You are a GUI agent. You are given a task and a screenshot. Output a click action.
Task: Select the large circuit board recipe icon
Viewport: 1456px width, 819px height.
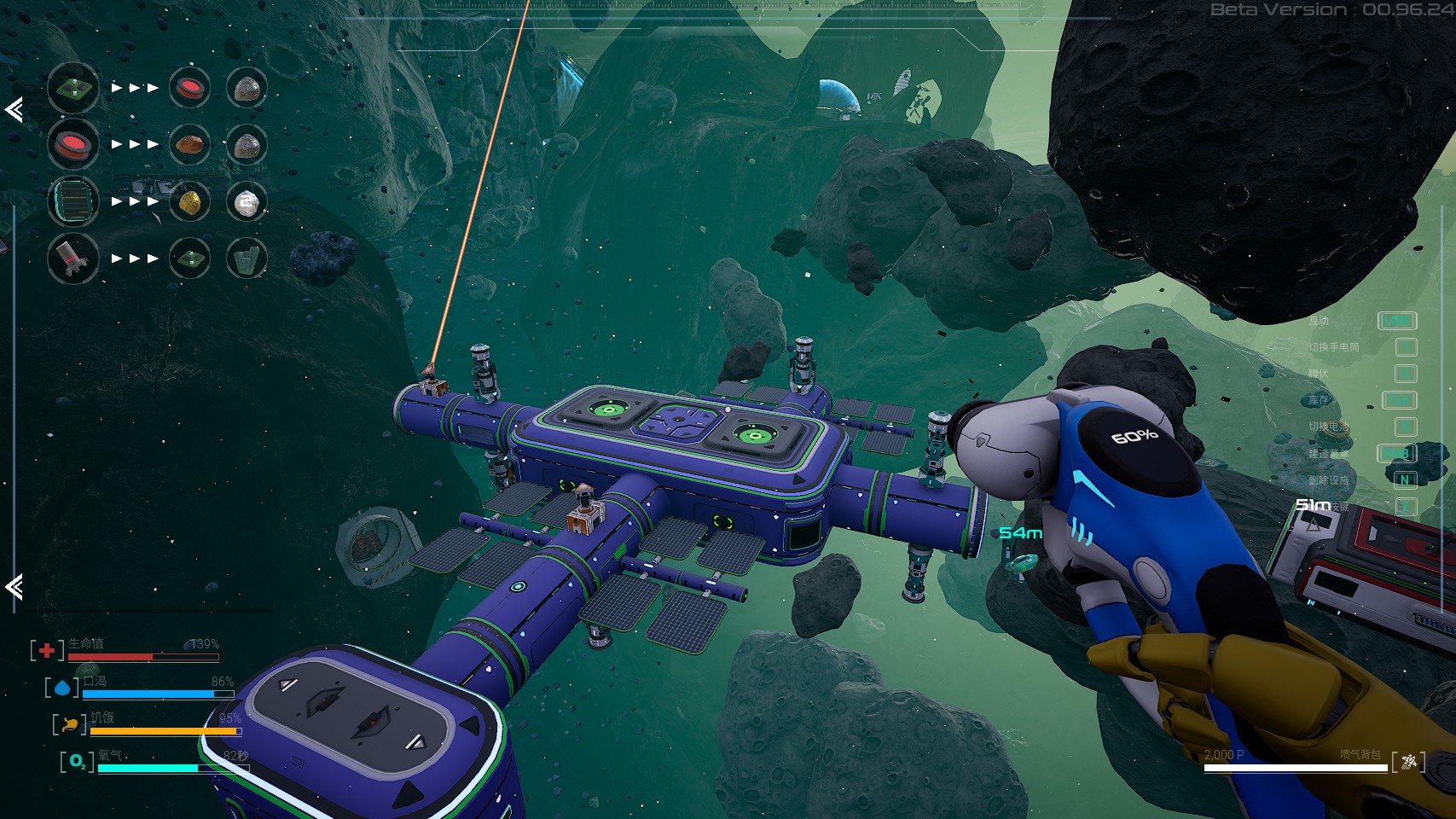pyautogui.click(x=73, y=88)
